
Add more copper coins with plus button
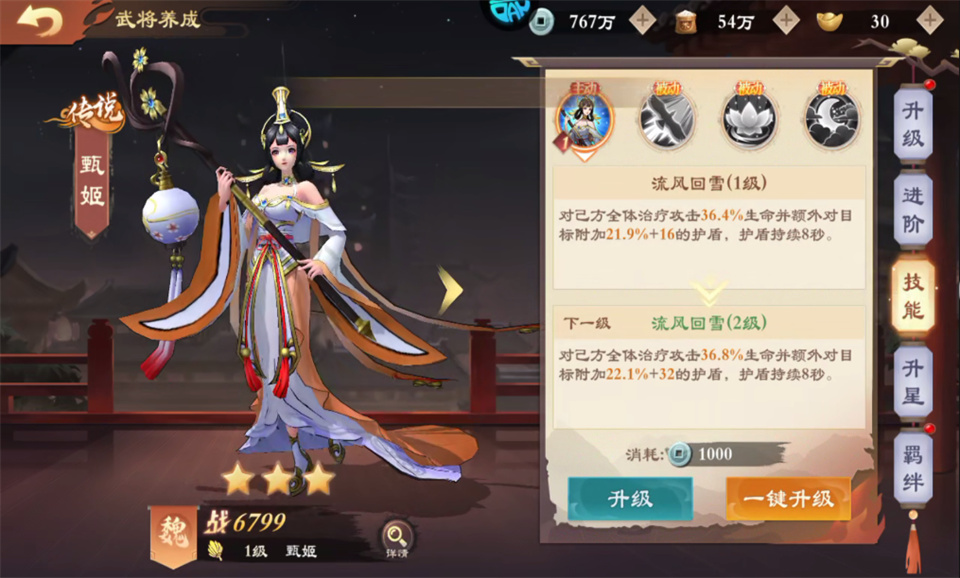[x=641, y=20]
